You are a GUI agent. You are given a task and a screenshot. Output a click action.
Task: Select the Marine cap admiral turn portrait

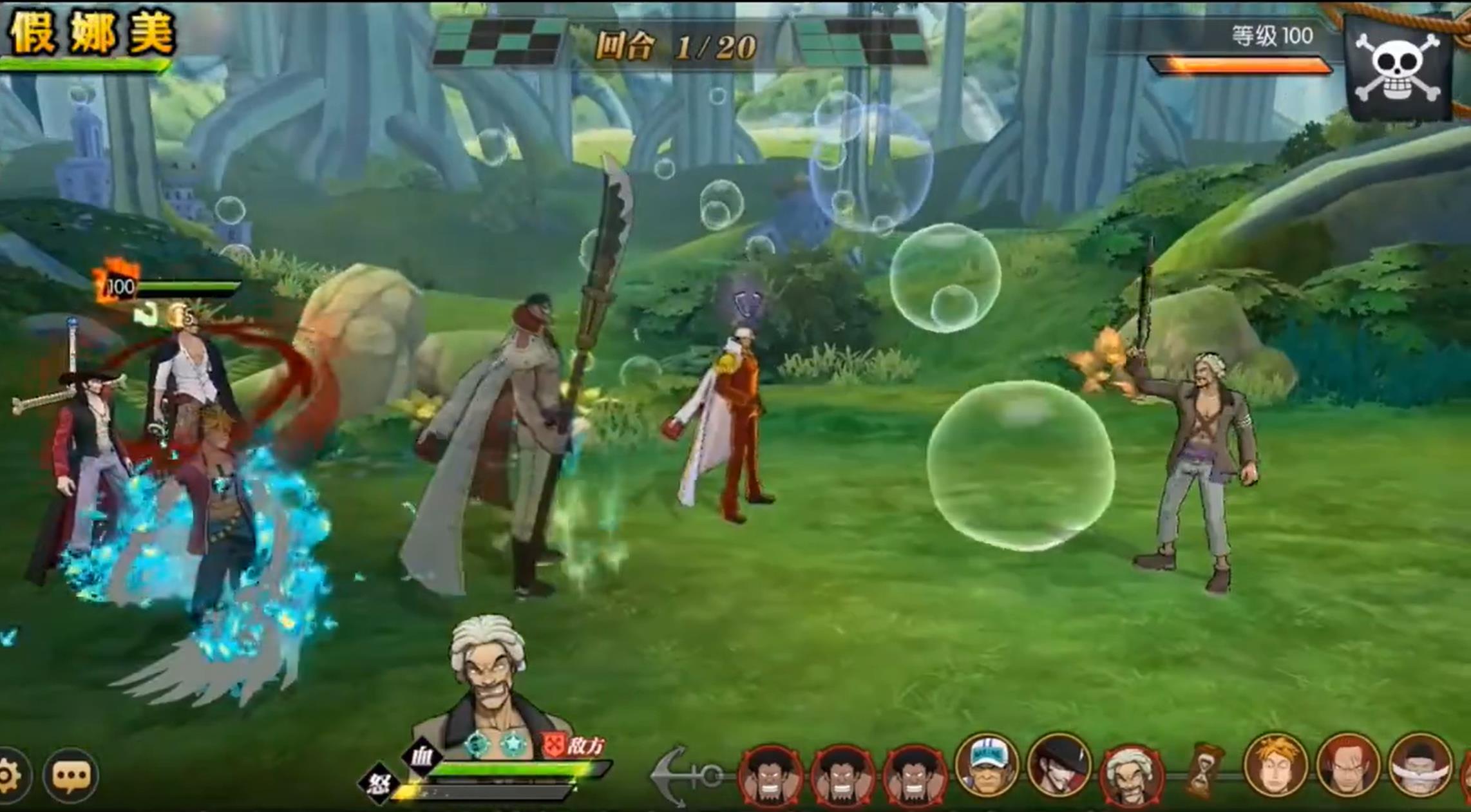985,765
